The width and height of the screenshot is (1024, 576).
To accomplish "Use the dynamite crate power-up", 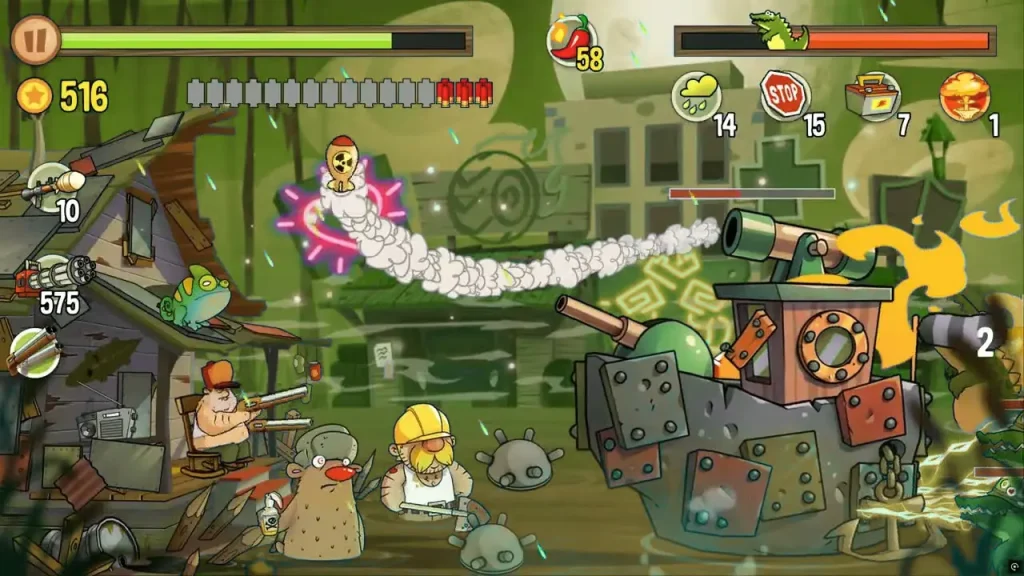I will (872, 96).
